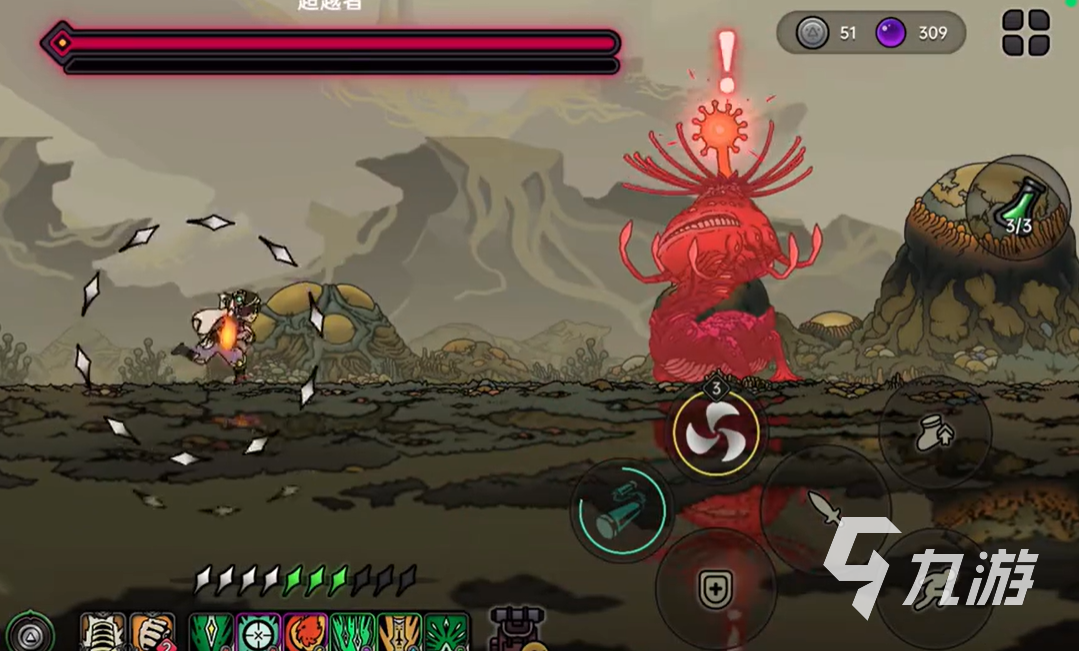Activate the spinning shuriken skill
1079x651 pixels.
(716, 433)
